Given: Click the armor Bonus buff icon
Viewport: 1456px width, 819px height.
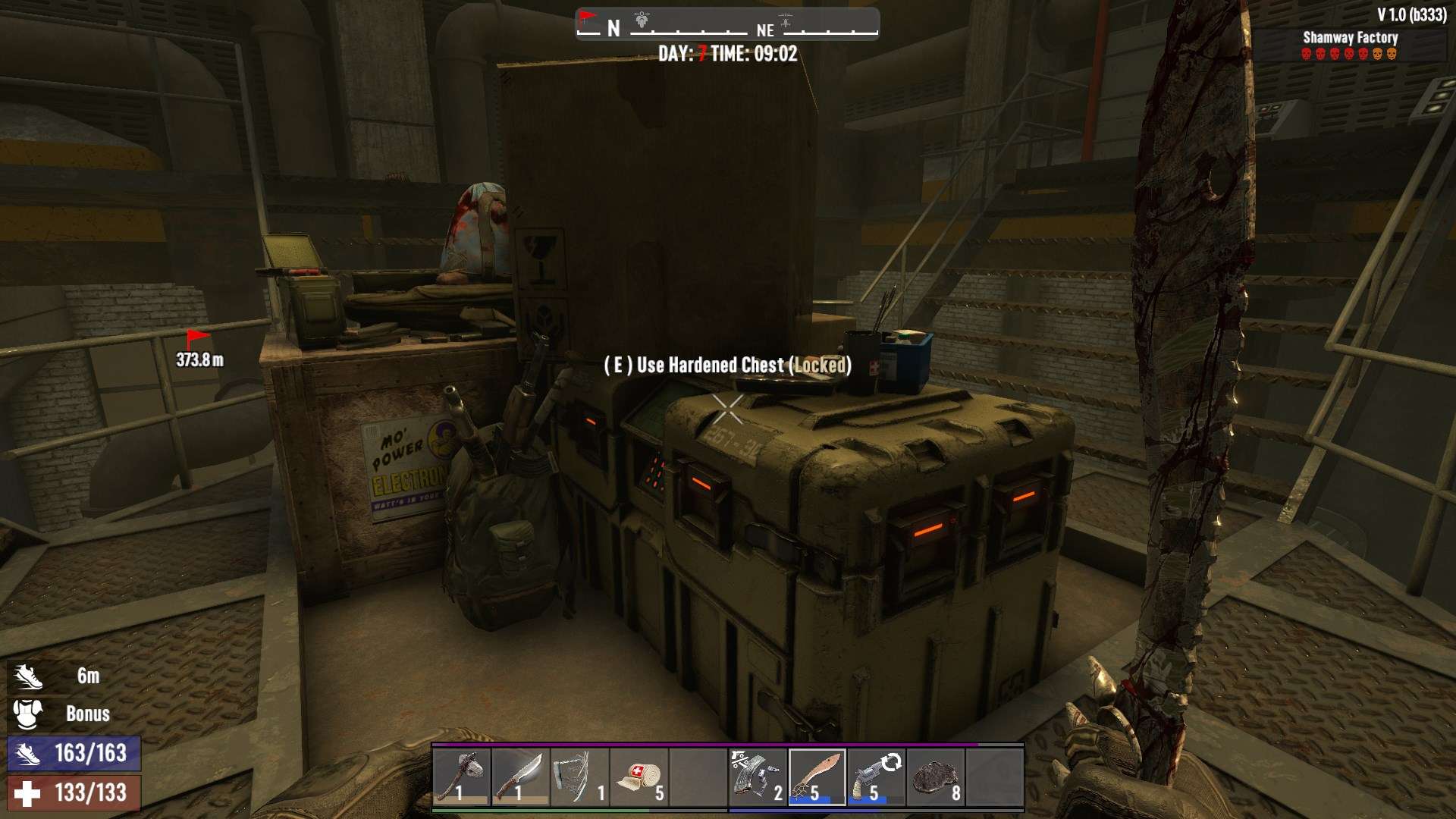Looking at the screenshot, I should 28,714.
